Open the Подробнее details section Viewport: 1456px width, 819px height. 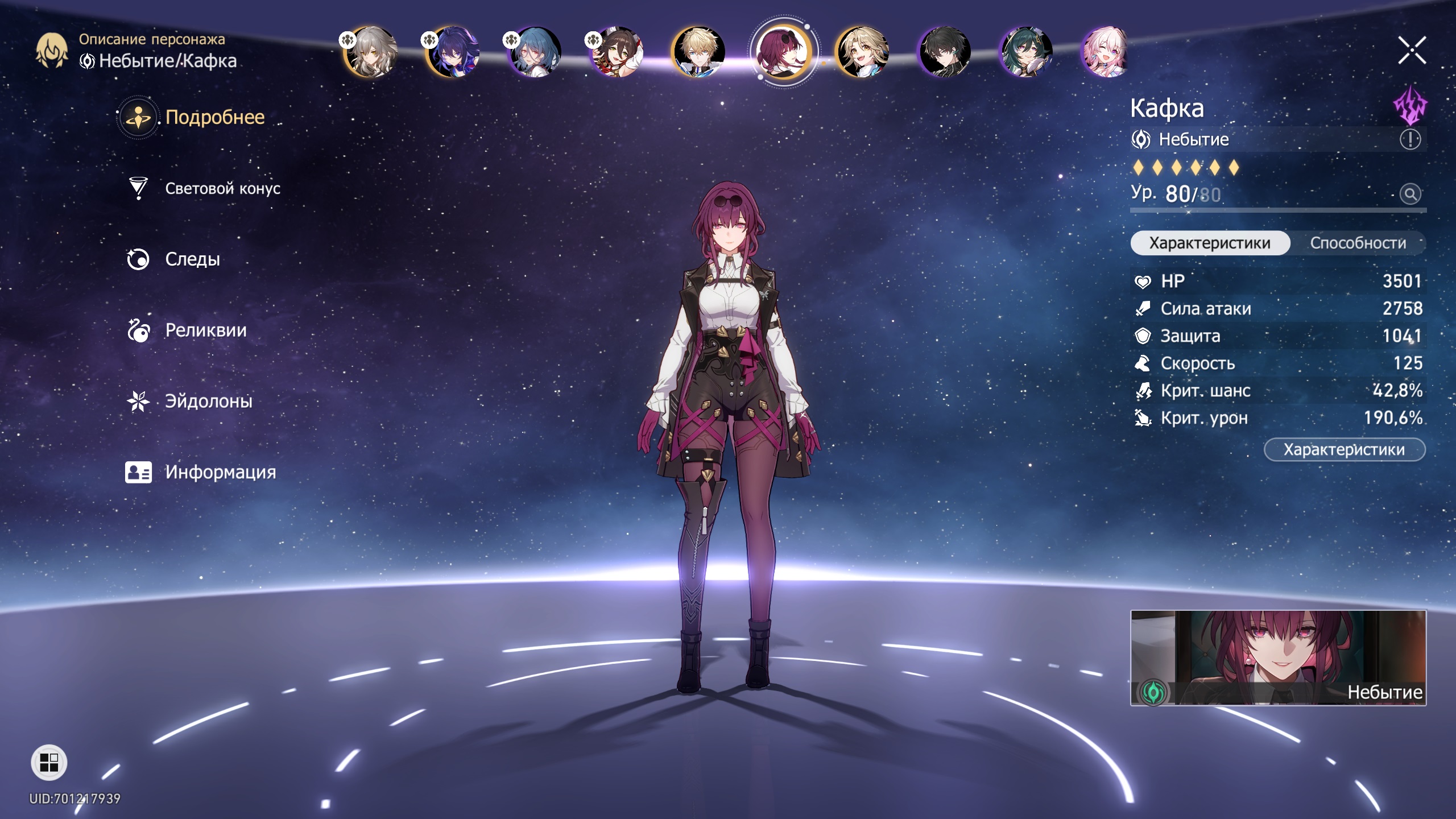point(214,117)
